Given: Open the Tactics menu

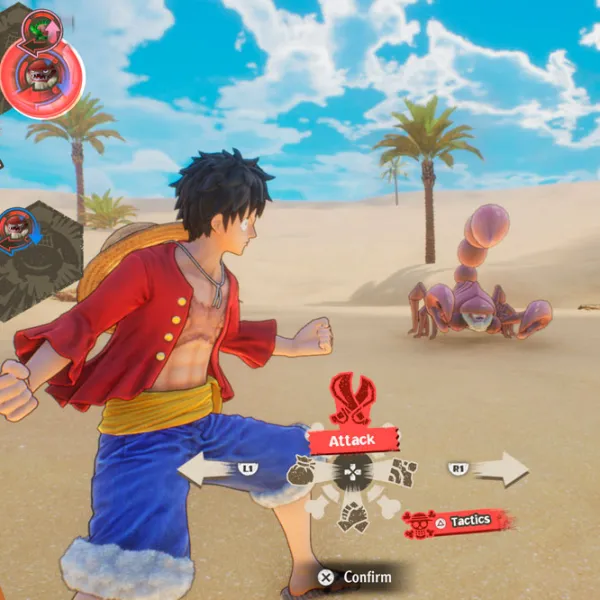Looking at the screenshot, I should [459, 521].
